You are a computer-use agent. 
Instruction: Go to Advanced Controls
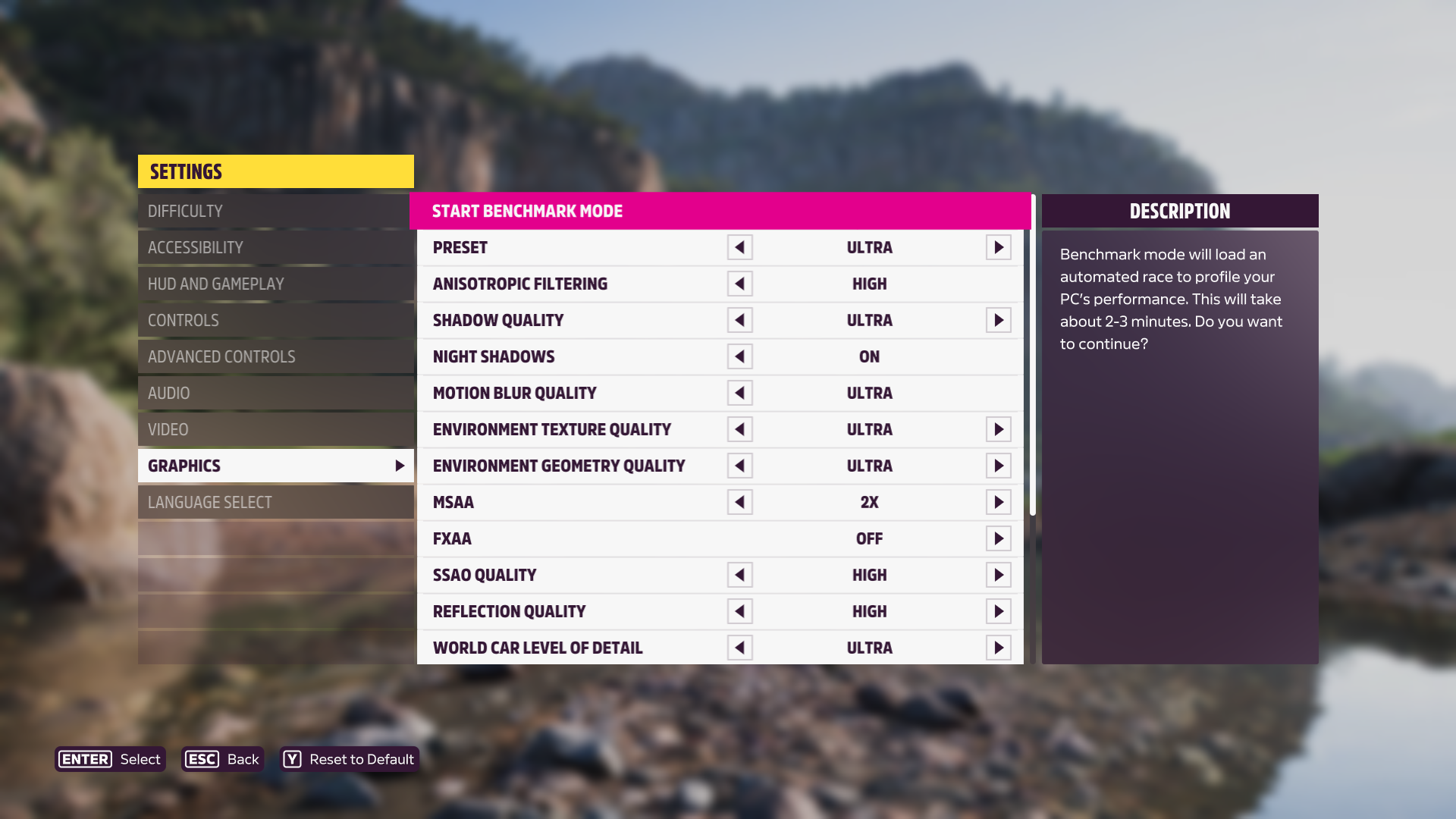click(x=275, y=356)
